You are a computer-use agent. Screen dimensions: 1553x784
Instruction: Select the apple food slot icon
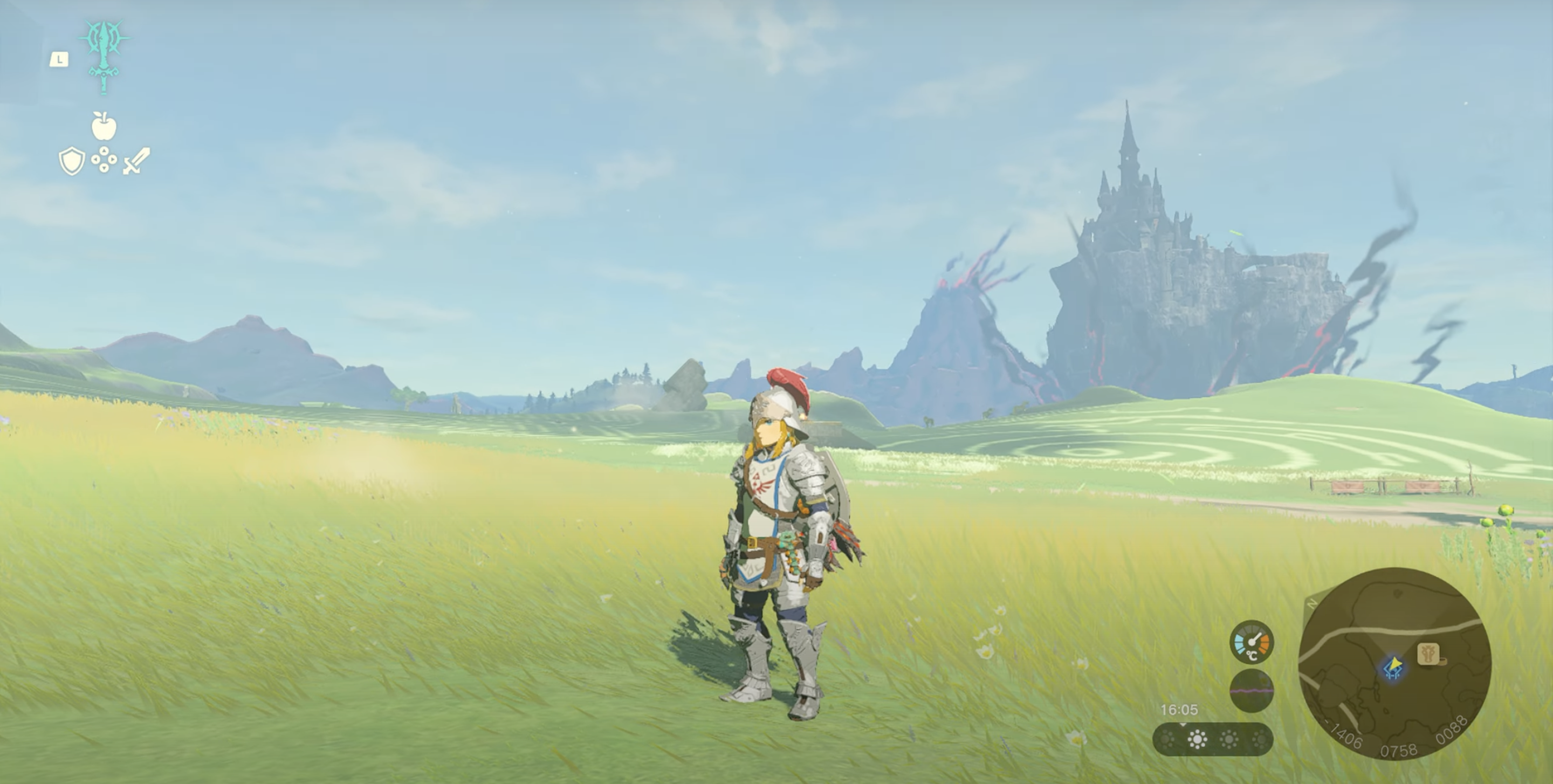(104, 127)
